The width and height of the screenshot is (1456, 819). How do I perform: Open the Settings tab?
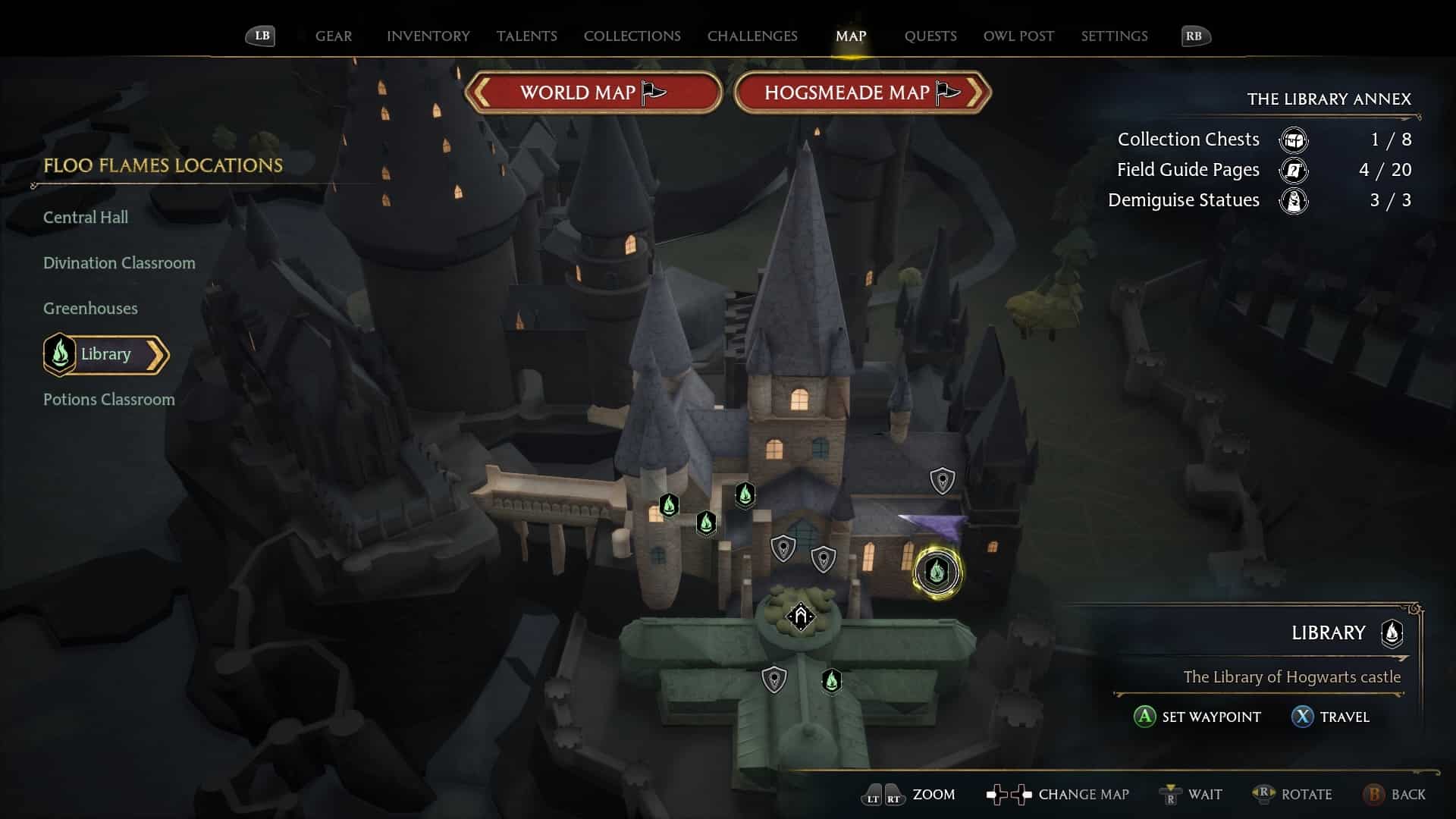click(x=1113, y=36)
